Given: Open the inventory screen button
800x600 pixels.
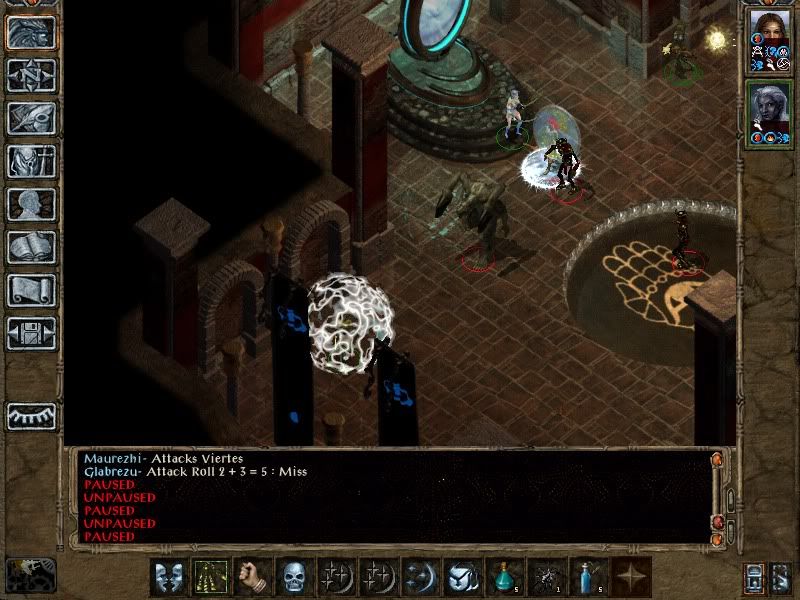Looking at the screenshot, I should (31, 161).
